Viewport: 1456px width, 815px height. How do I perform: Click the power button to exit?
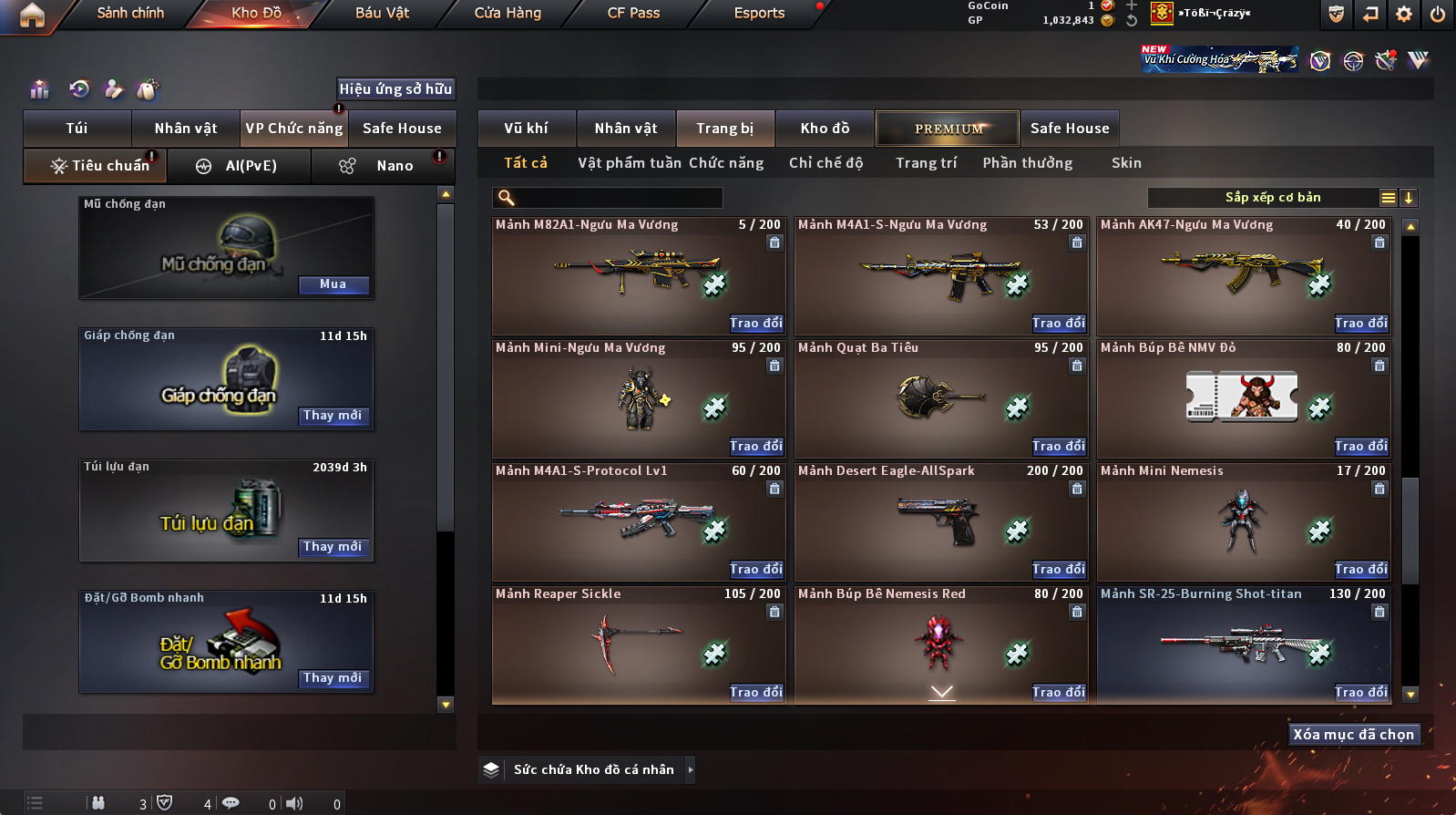pos(1438,14)
